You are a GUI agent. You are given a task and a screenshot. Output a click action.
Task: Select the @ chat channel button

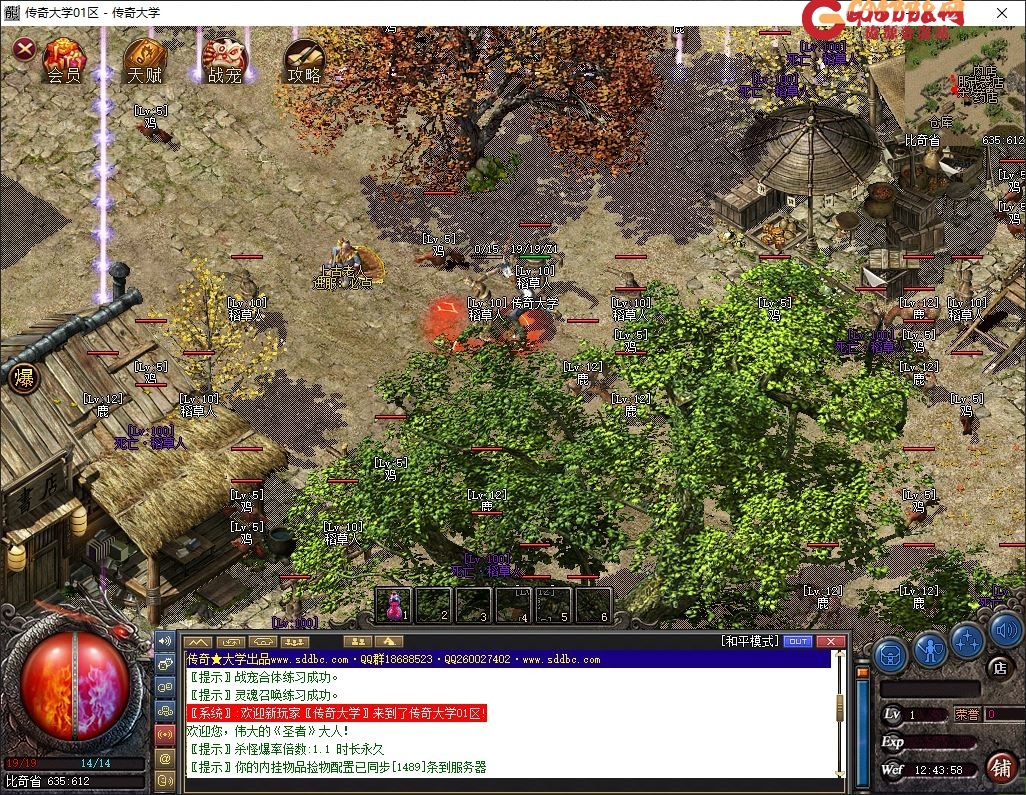166,759
